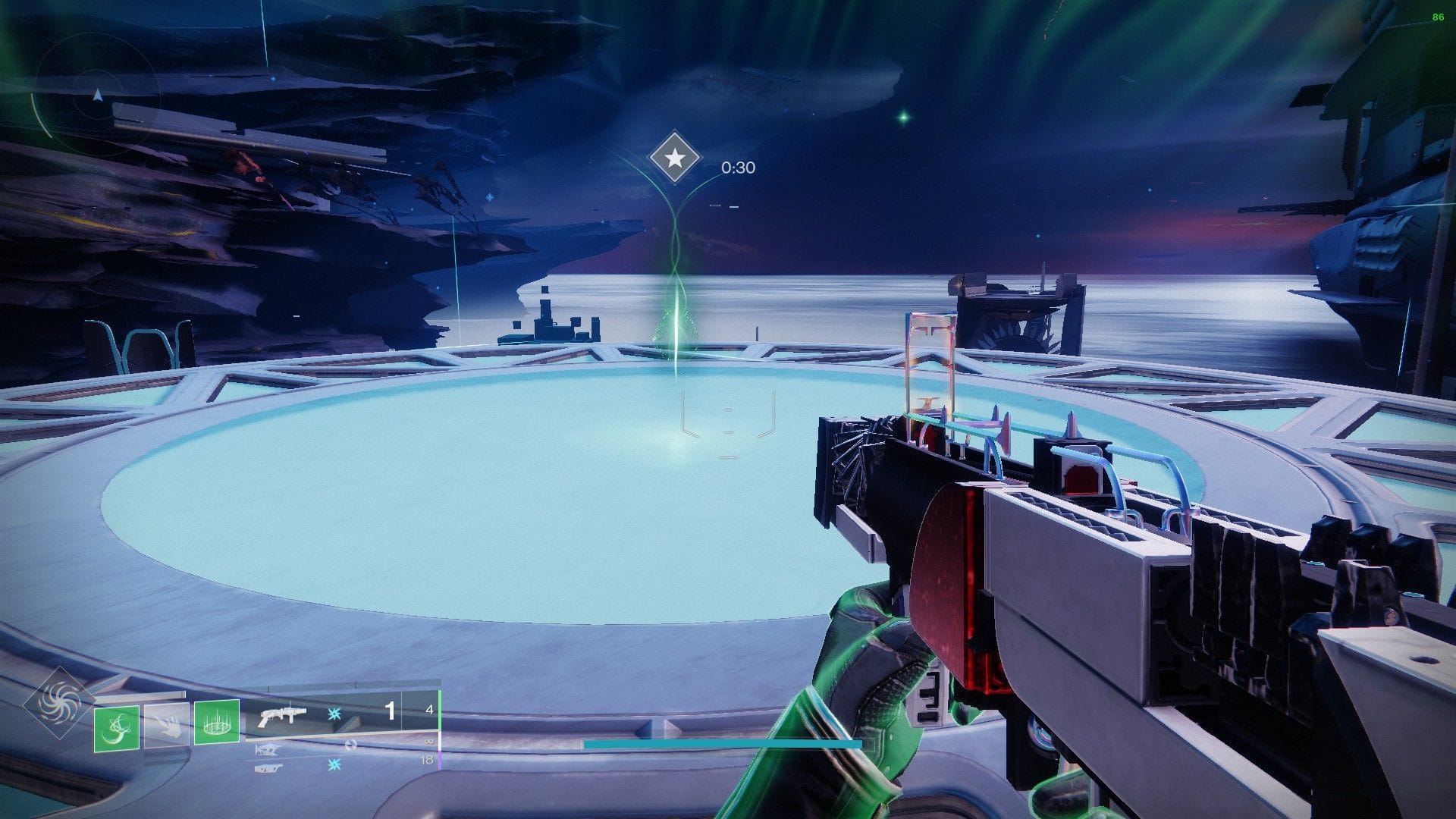Click the stasis snowflake ammo icon

334,714
